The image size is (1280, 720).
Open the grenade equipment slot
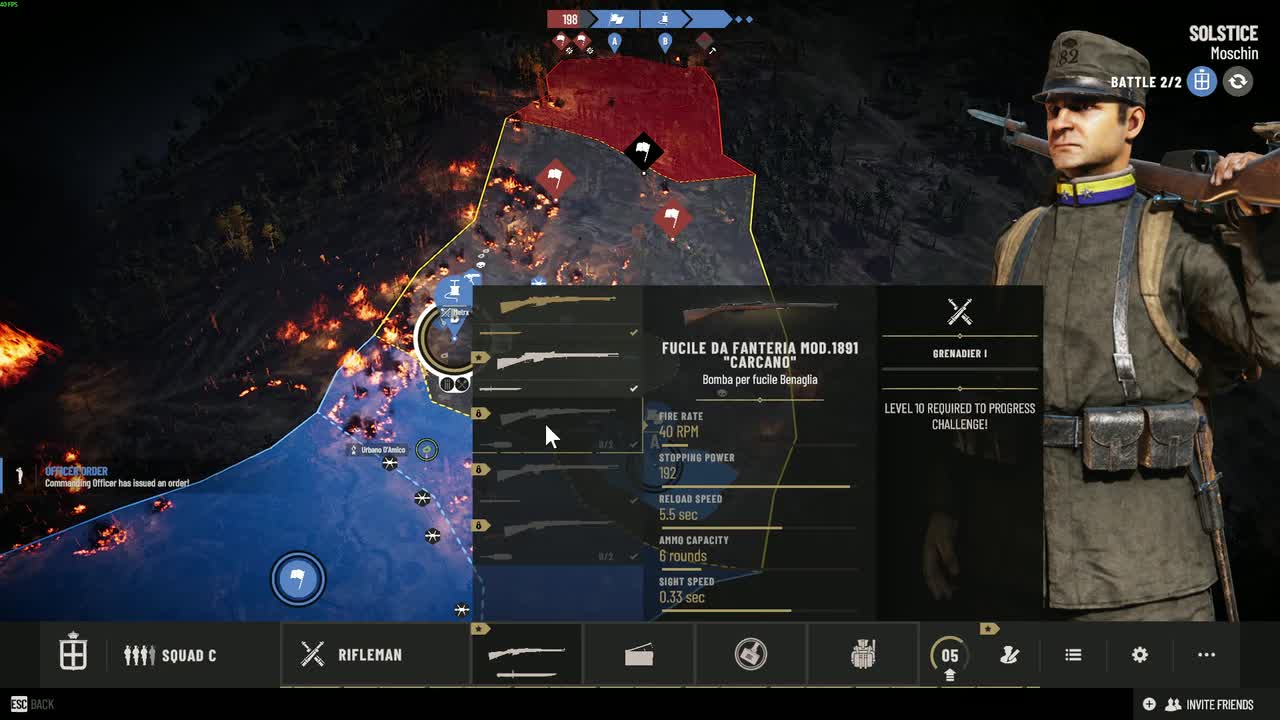click(750, 655)
